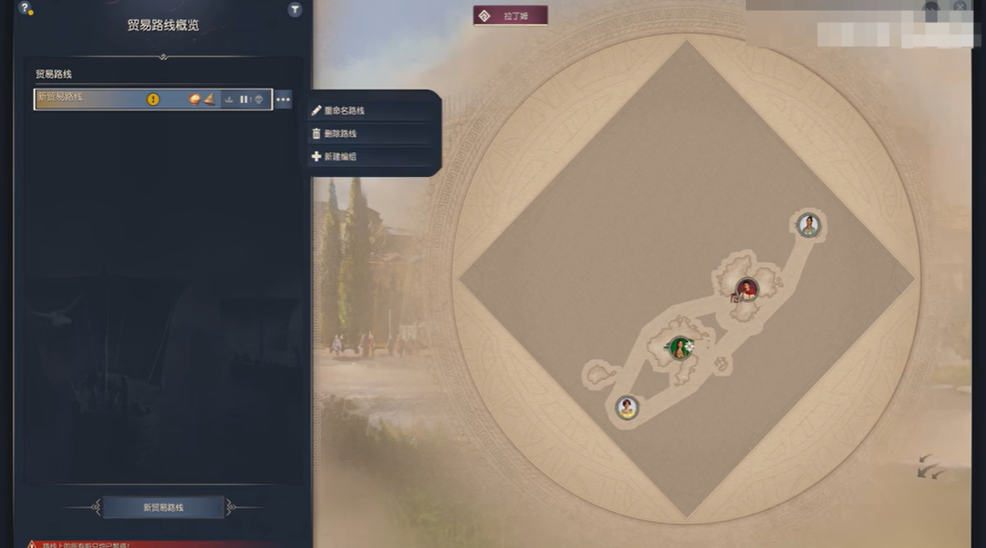Click the yellow warning icon on the route

click(153, 100)
